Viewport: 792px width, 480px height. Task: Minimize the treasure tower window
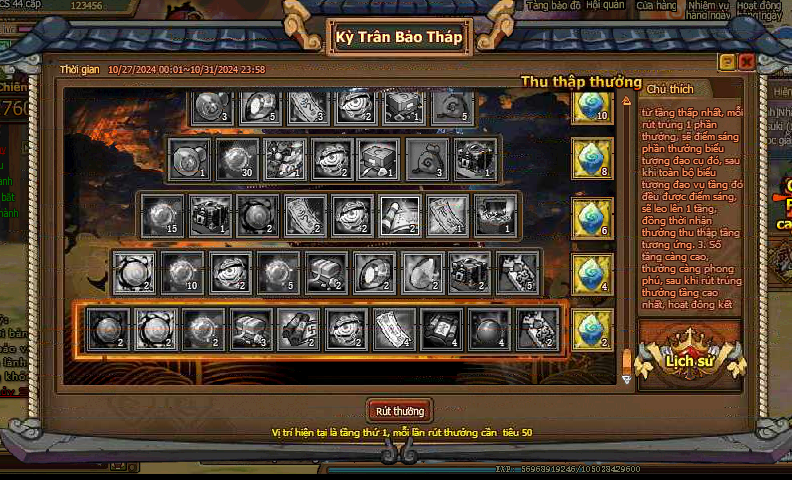coord(729,62)
